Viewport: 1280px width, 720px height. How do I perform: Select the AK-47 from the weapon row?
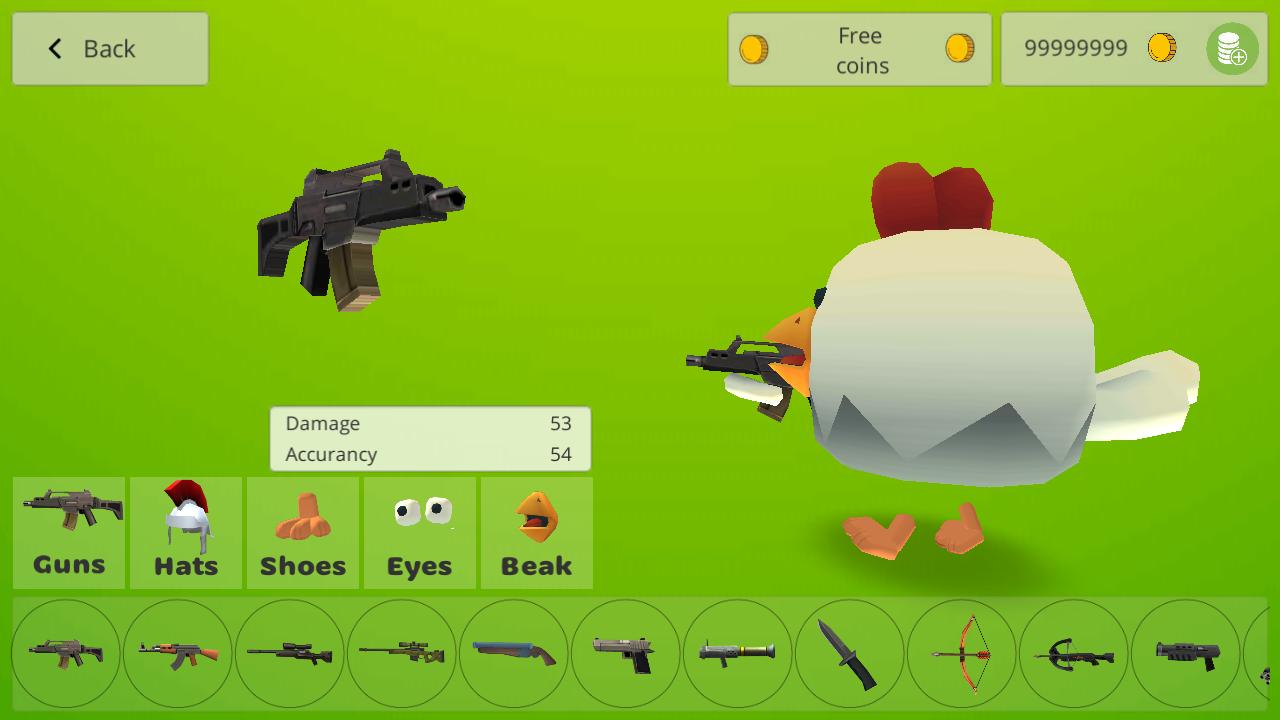coord(177,653)
